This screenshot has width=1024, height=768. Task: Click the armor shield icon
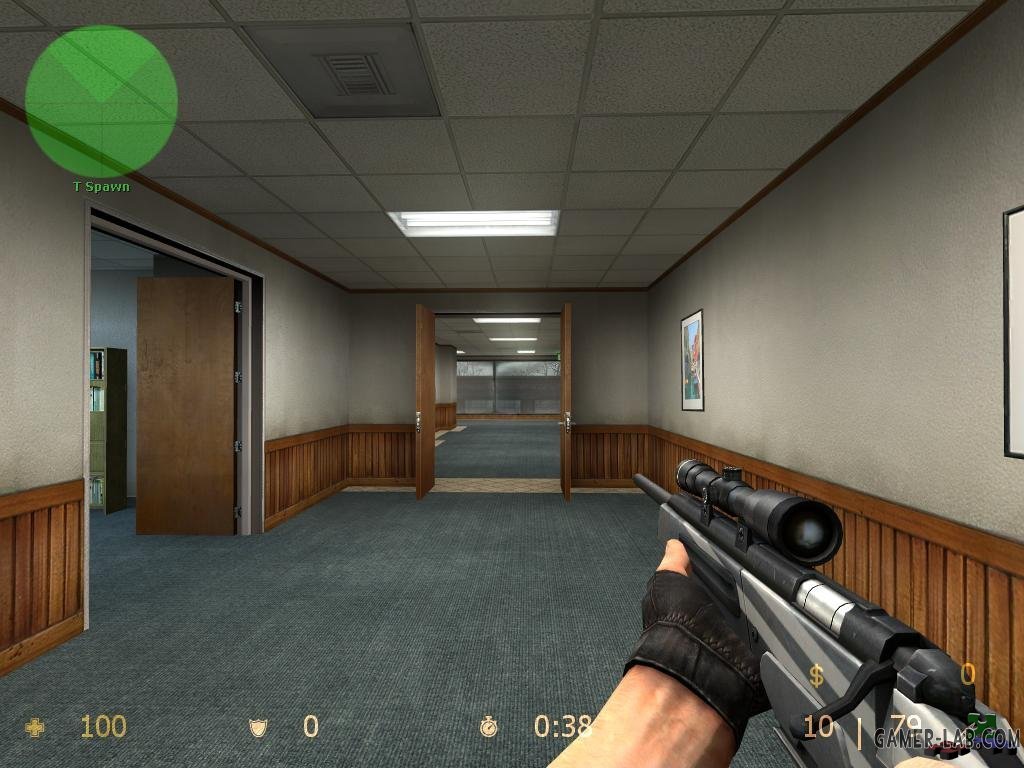[x=259, y=727]
